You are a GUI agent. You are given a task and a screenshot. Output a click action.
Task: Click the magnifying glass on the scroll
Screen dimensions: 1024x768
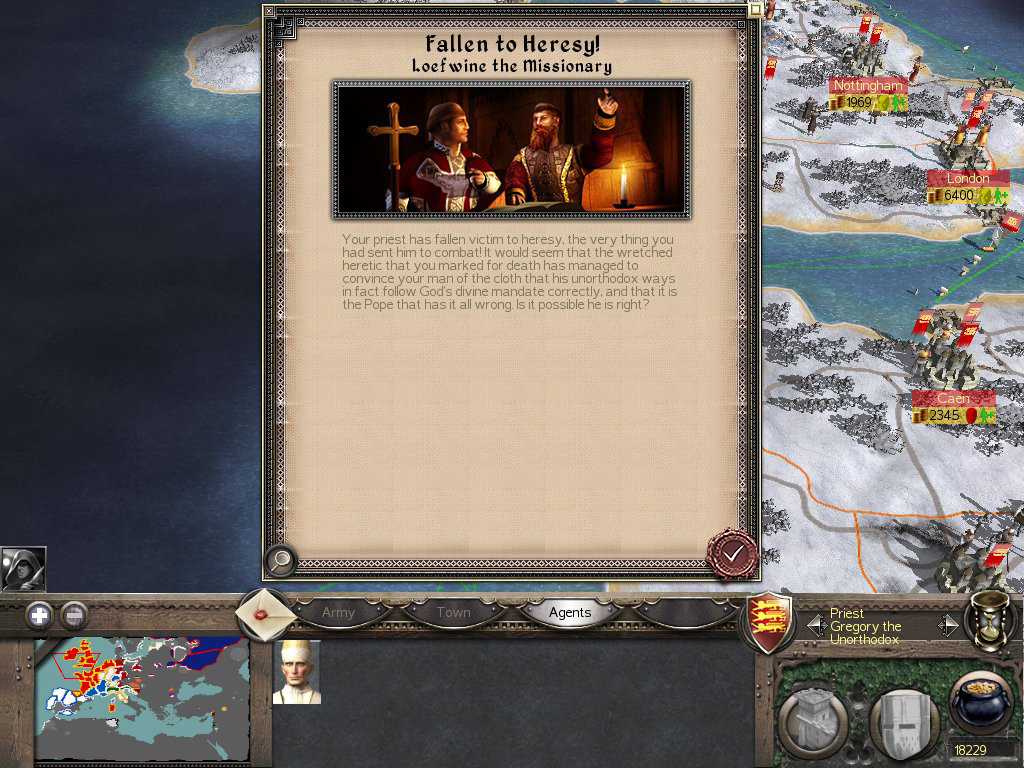click(282, 561)
